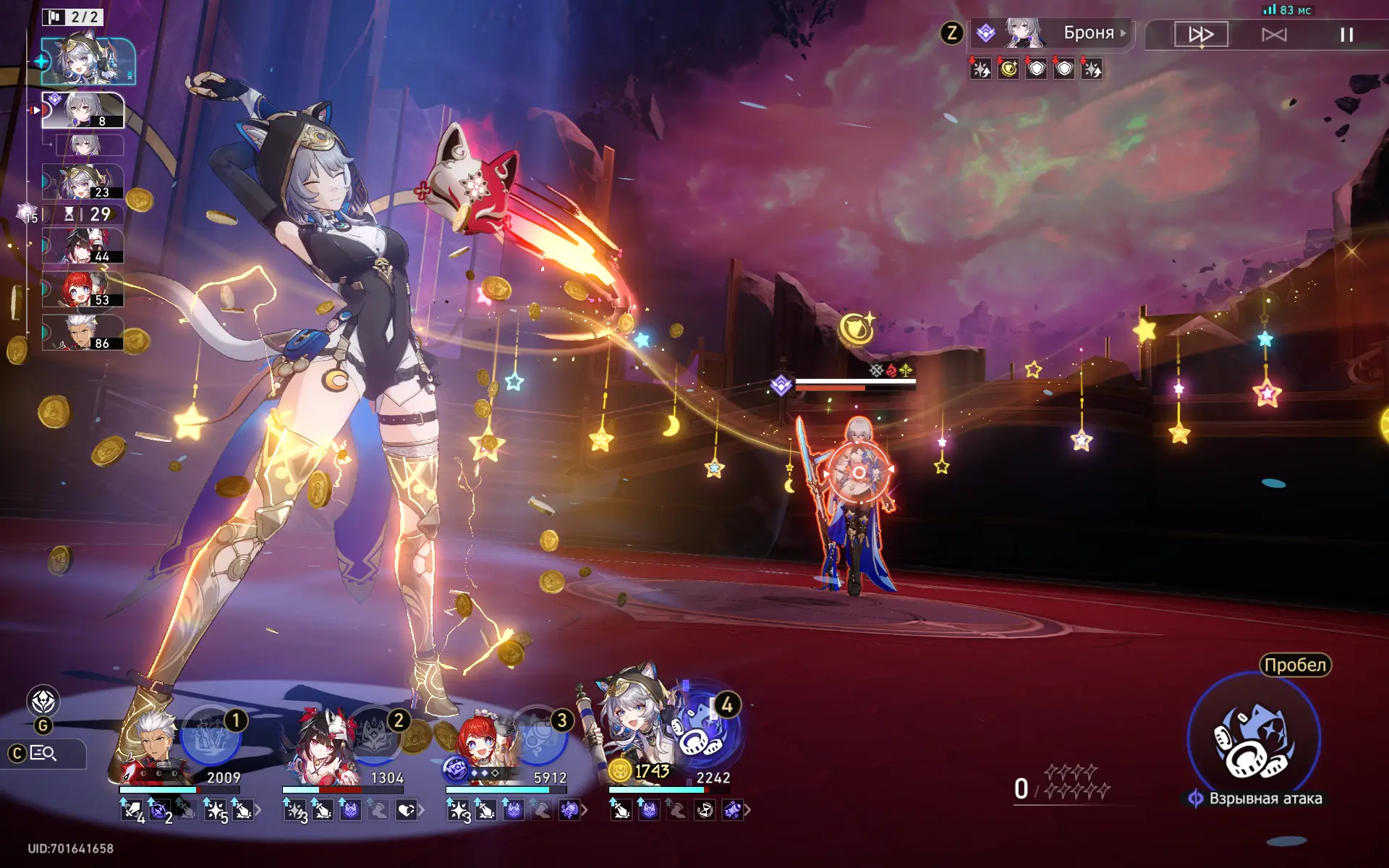
Task: Pause the battle
Action: click(x=1346, y=35)
